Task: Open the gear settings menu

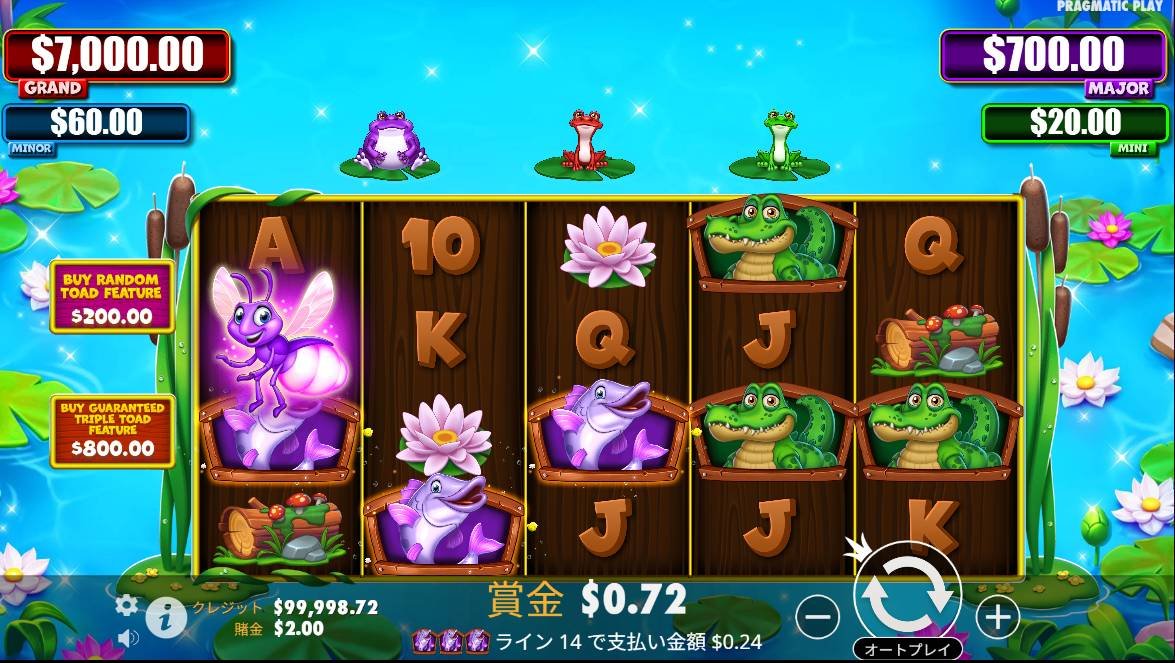Action: click(x=126, y=605)
